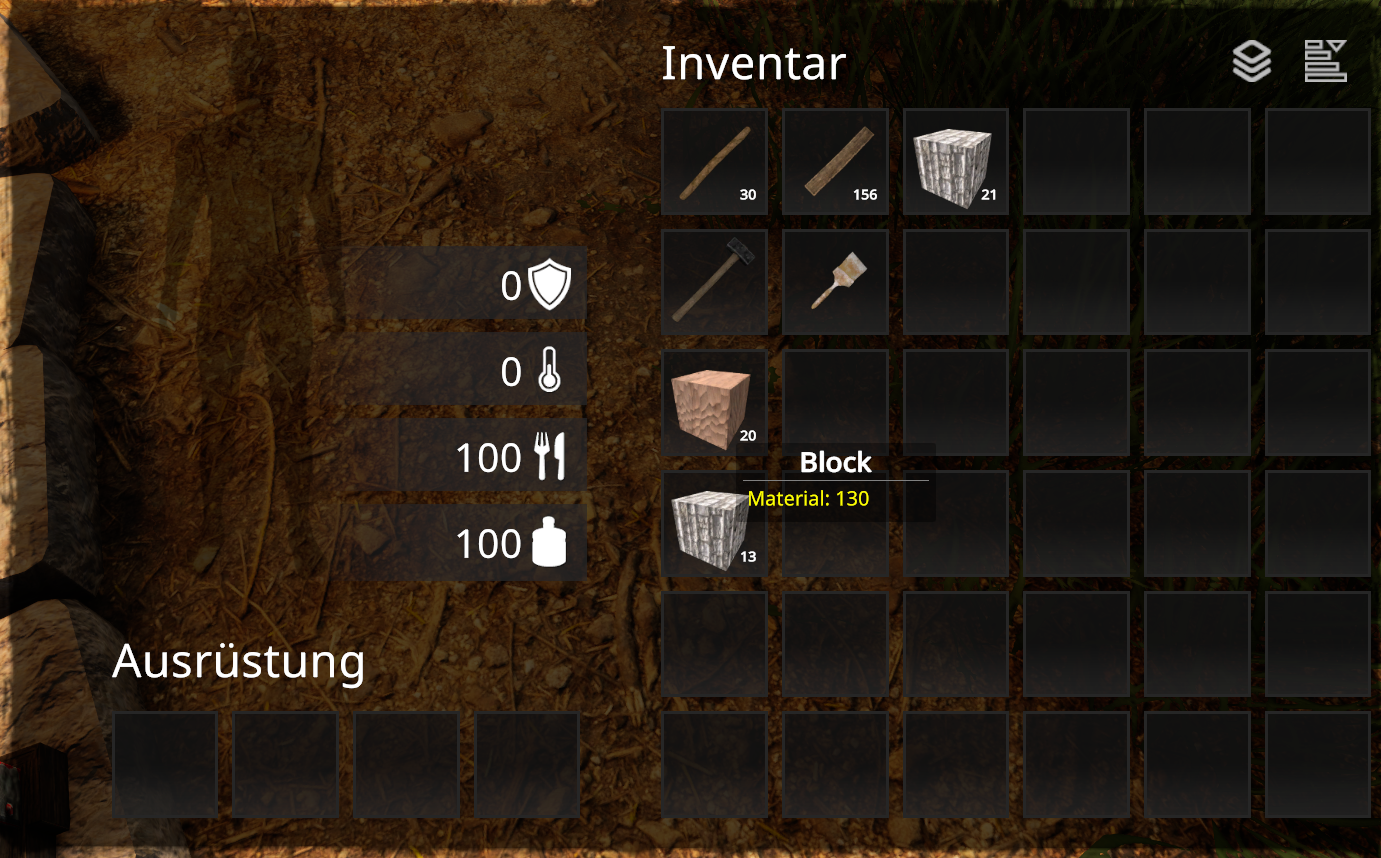Choose the sledgehammer in the inventory

(x=714, y=282)
